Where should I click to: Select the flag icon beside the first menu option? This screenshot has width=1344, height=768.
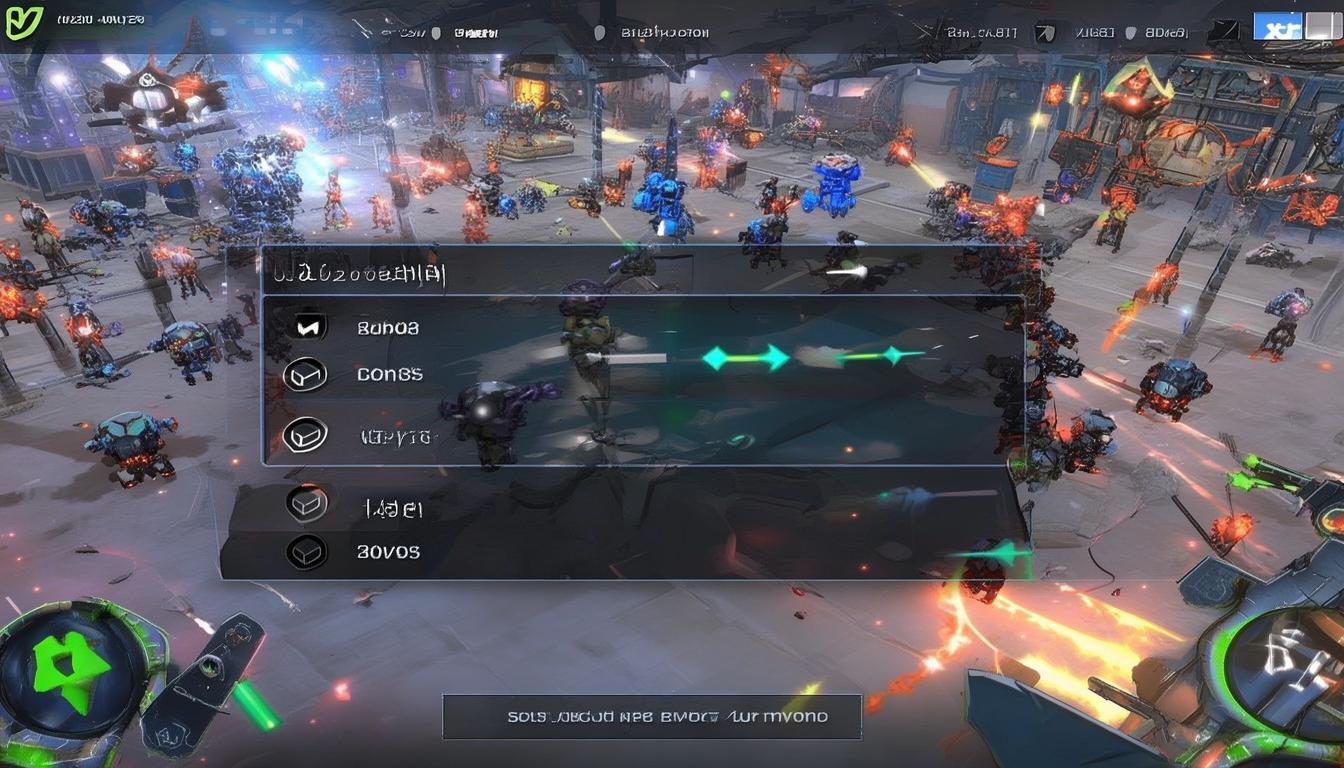[x=307, y=325]
